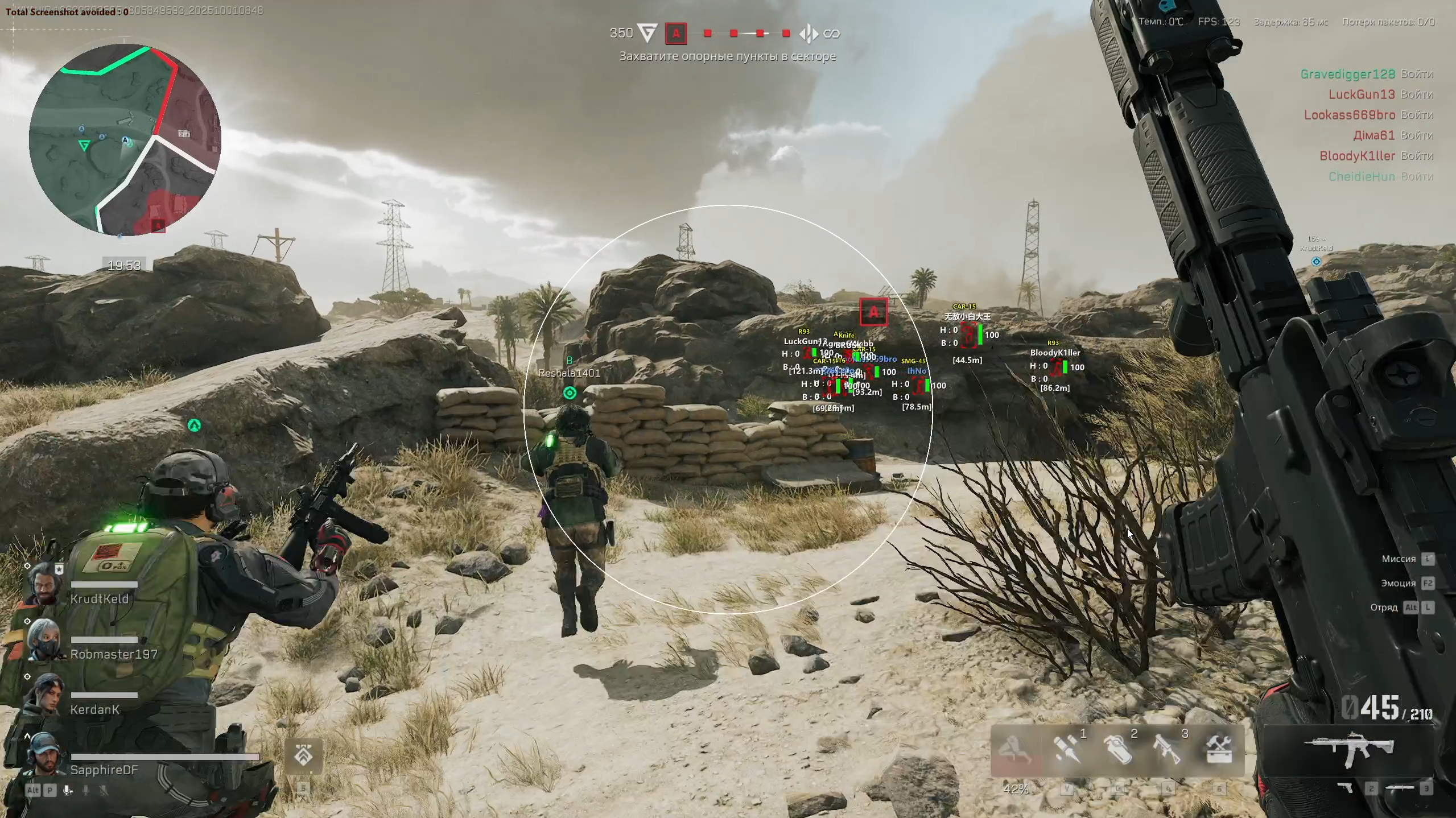Select BloodyK1ller in the player feed
The width and height of the screenshot is (1456, 818).
click(x=1357, y=156)
